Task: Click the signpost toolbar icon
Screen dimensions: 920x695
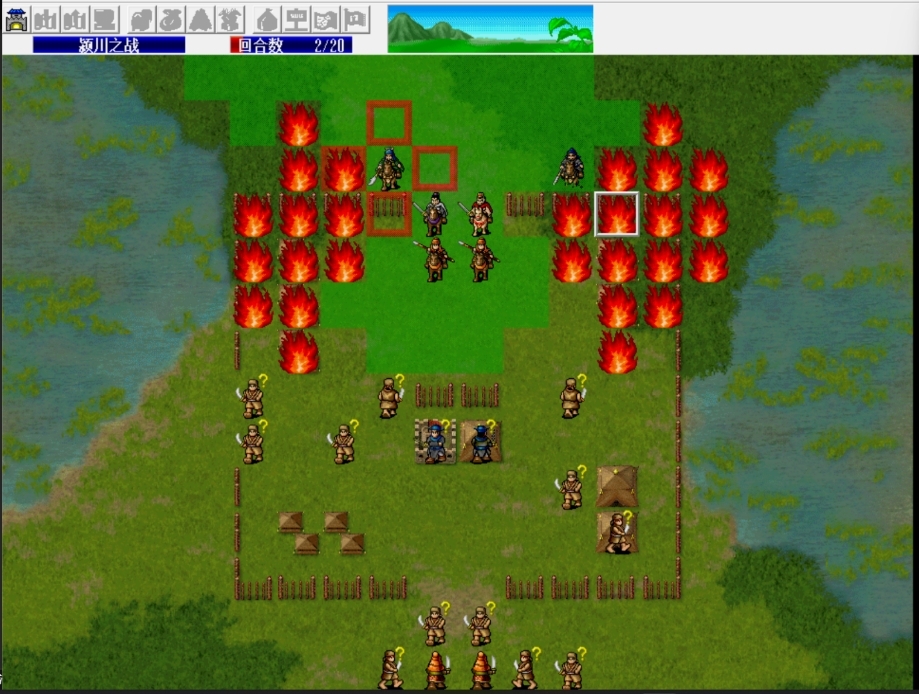Action: [x=296, y=19]
